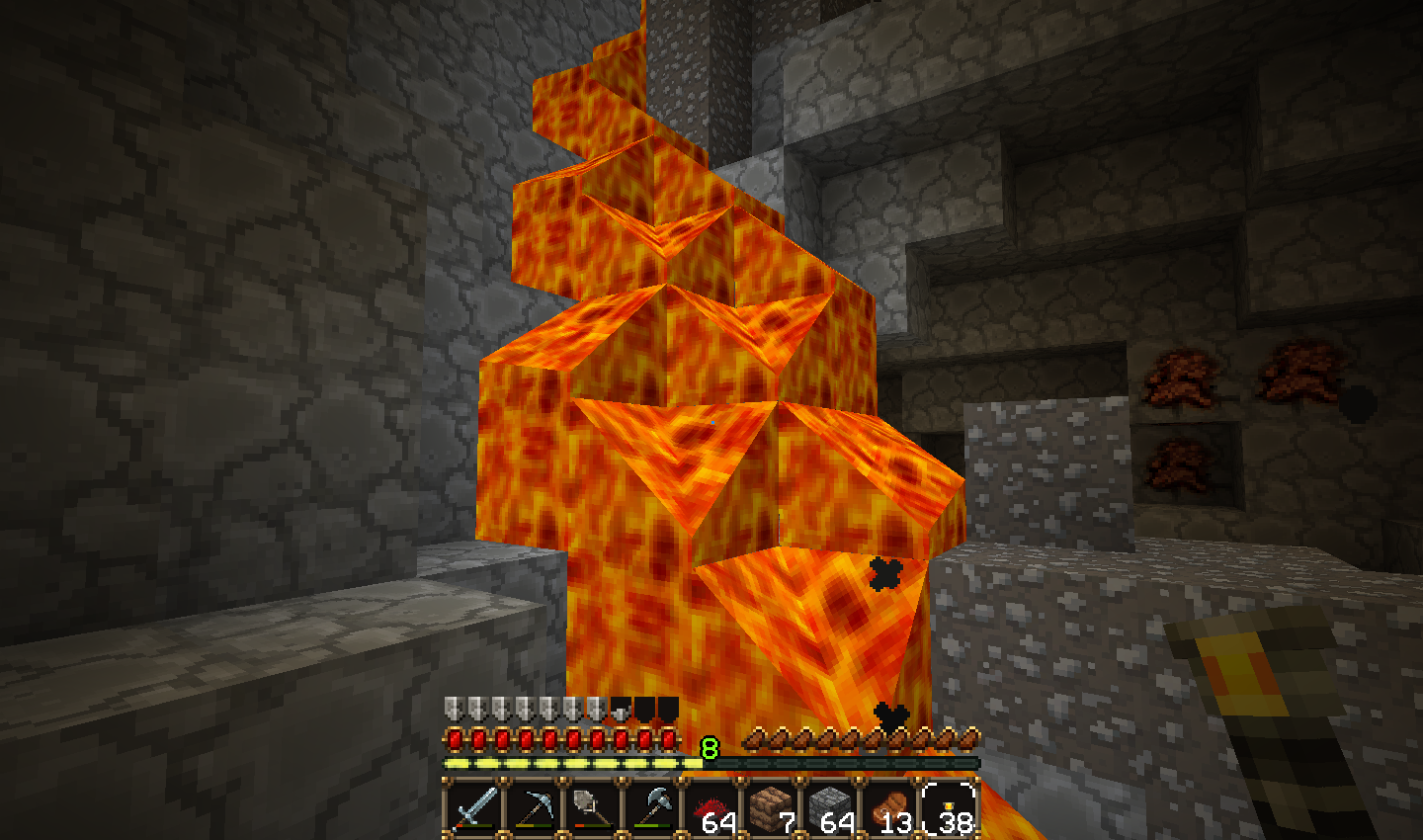Select the first pickaxe in the hotbar
Image resolution: width=1423 pixels, height=840 pixels.
click(x=534, y=808)
